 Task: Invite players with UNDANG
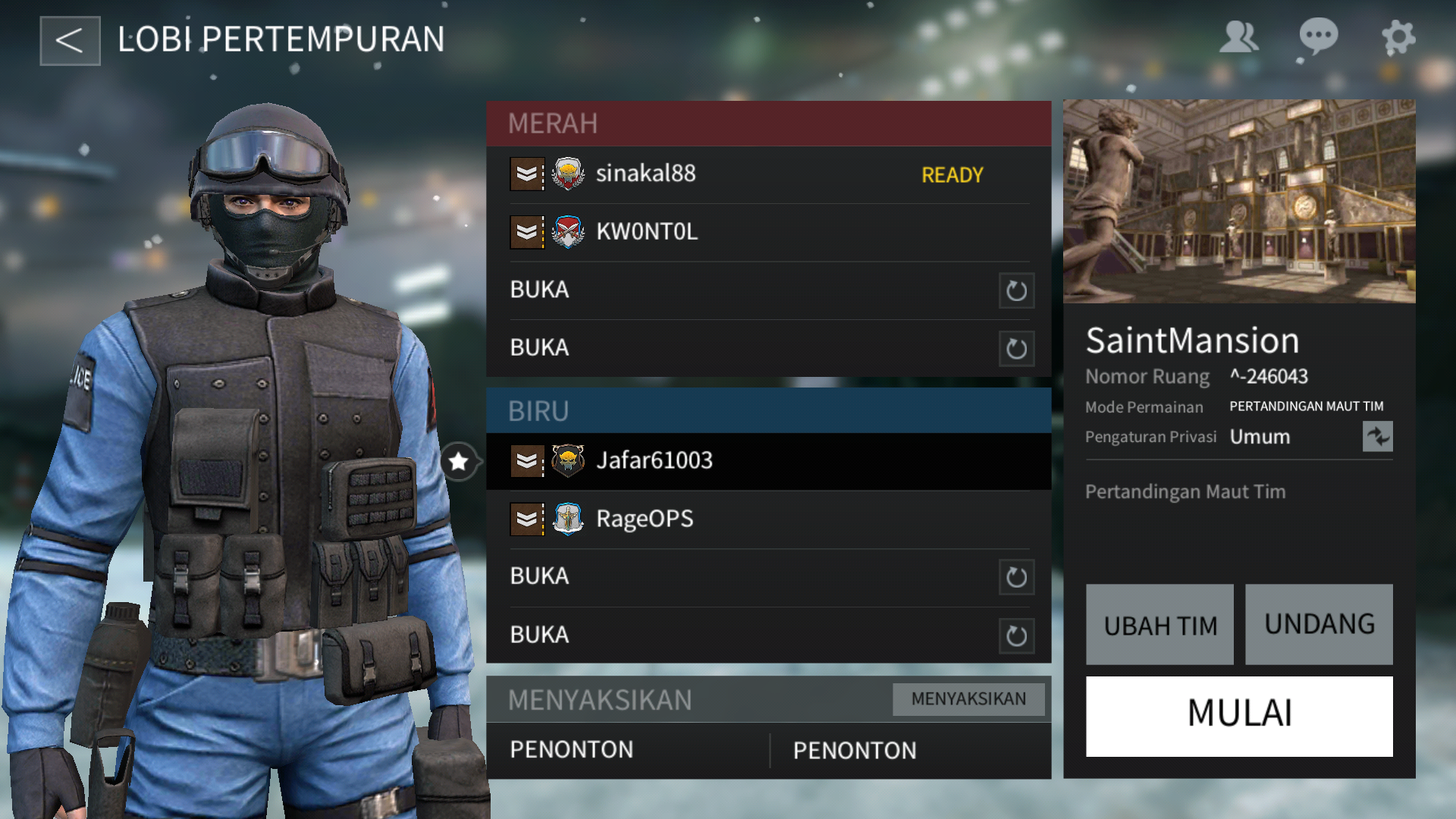click(x=1319, y=625)
